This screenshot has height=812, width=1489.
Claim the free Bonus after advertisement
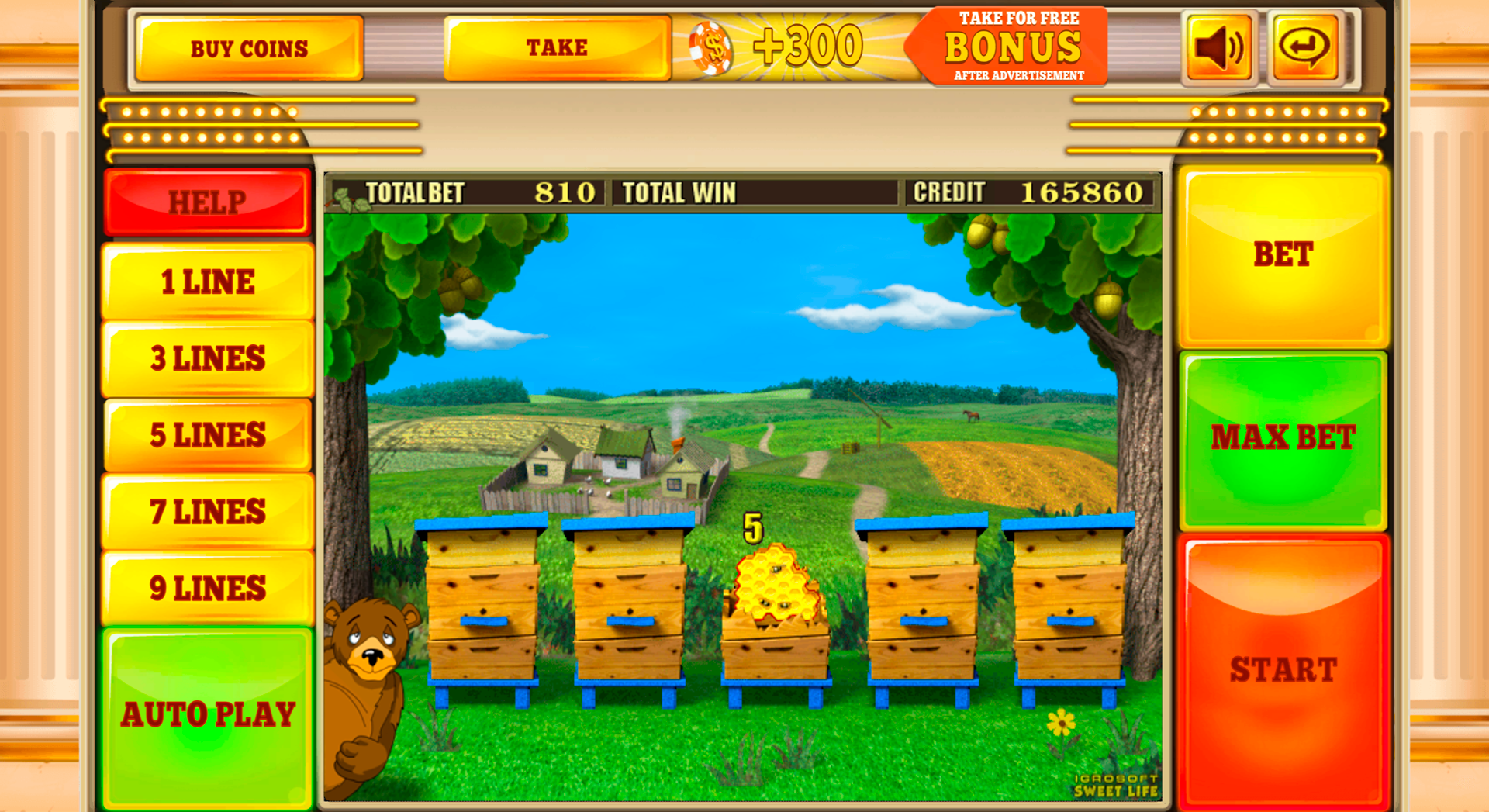pos(1008,45)
